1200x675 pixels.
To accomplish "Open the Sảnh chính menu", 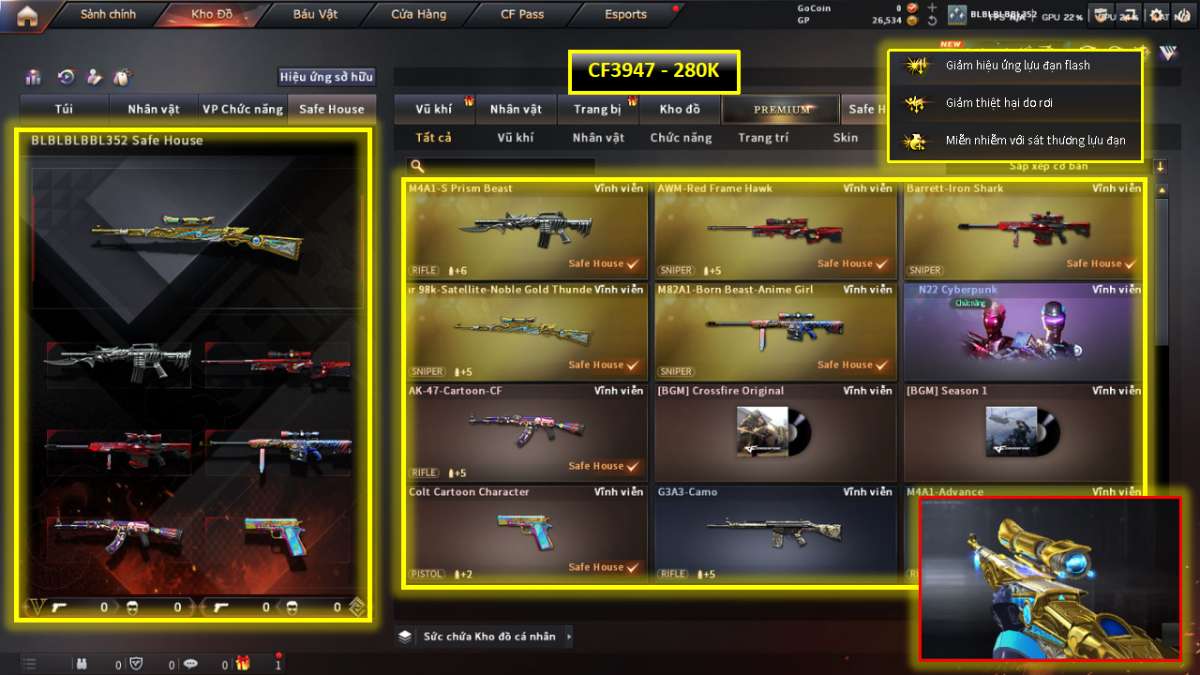I will click(108, 15).
